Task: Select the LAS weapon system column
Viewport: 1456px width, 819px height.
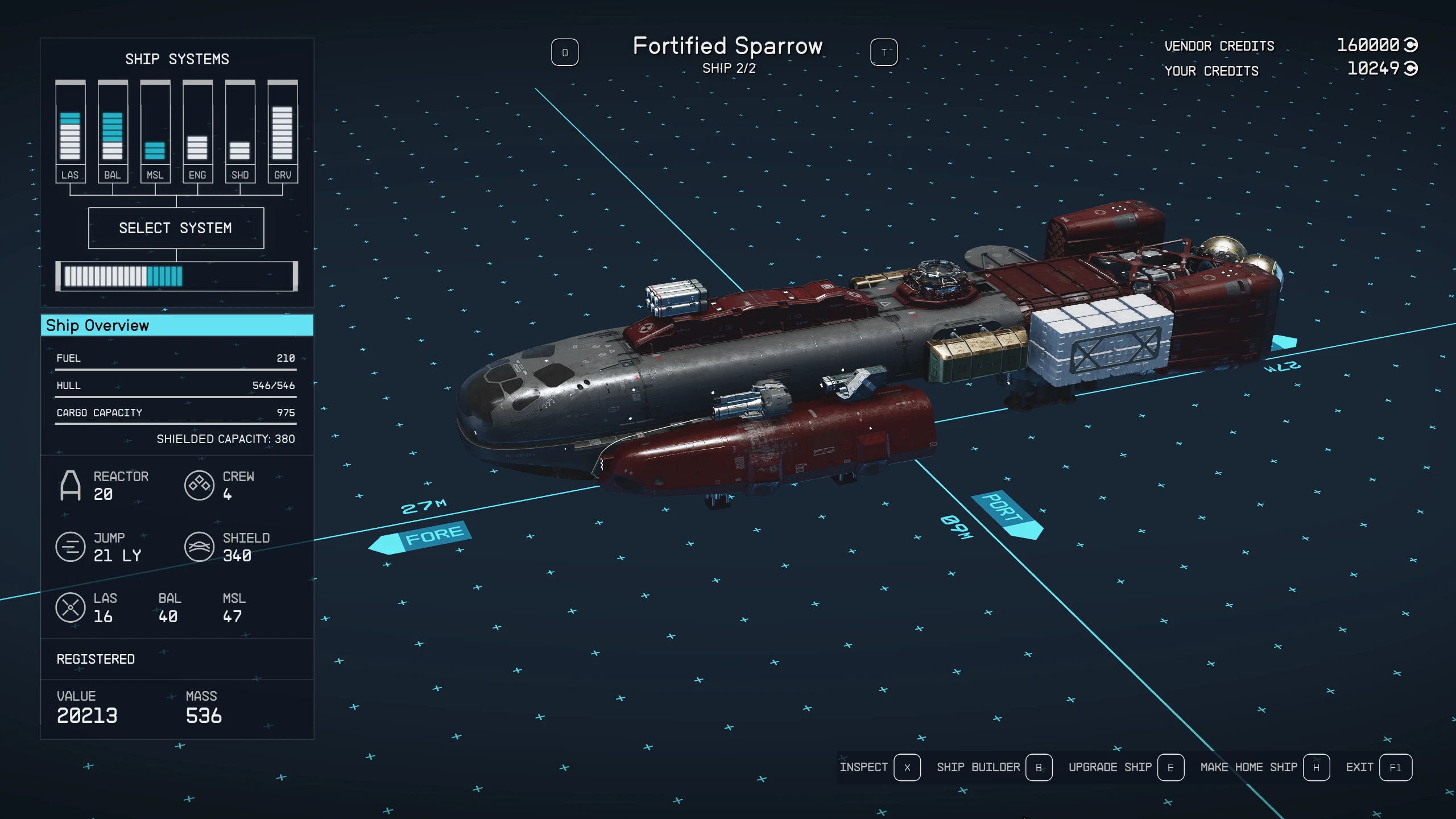Action: 70,132
